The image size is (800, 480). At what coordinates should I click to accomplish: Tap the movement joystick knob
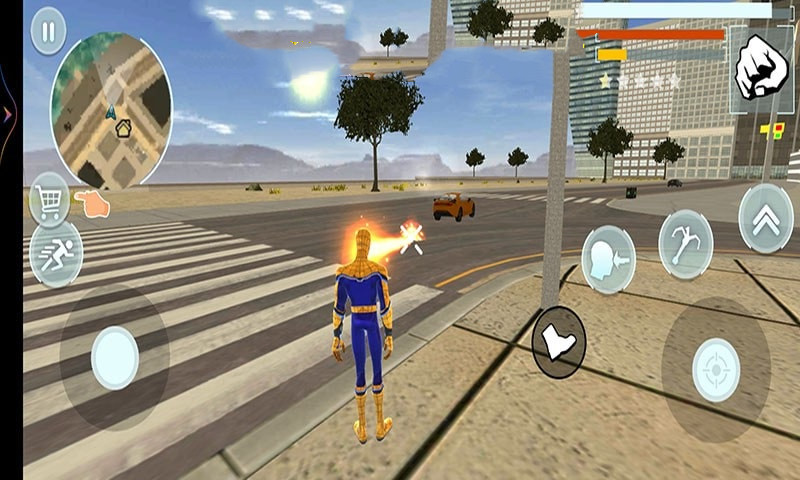coord(115,357)
